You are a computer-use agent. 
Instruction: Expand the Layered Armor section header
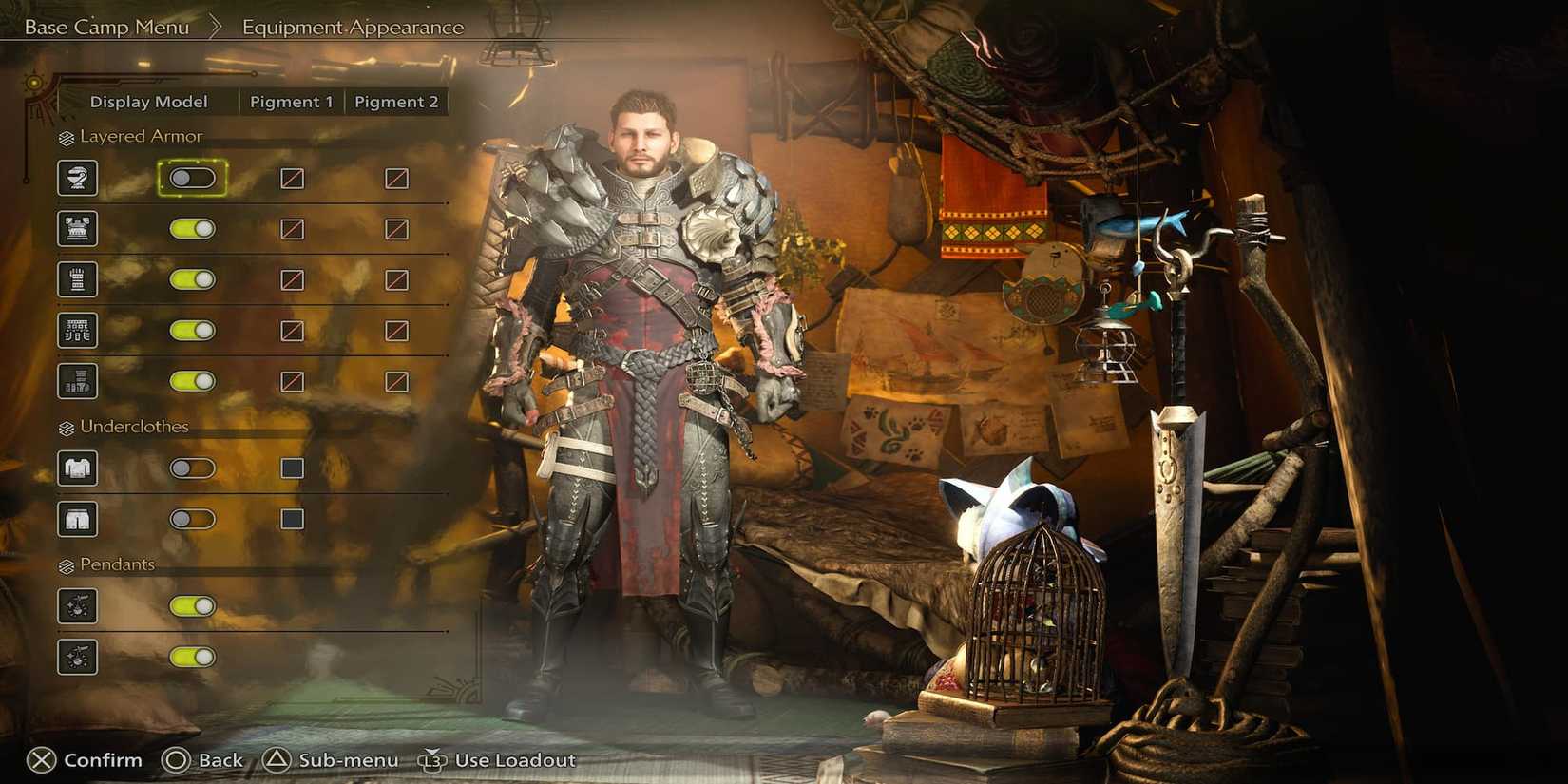[133, 136]
